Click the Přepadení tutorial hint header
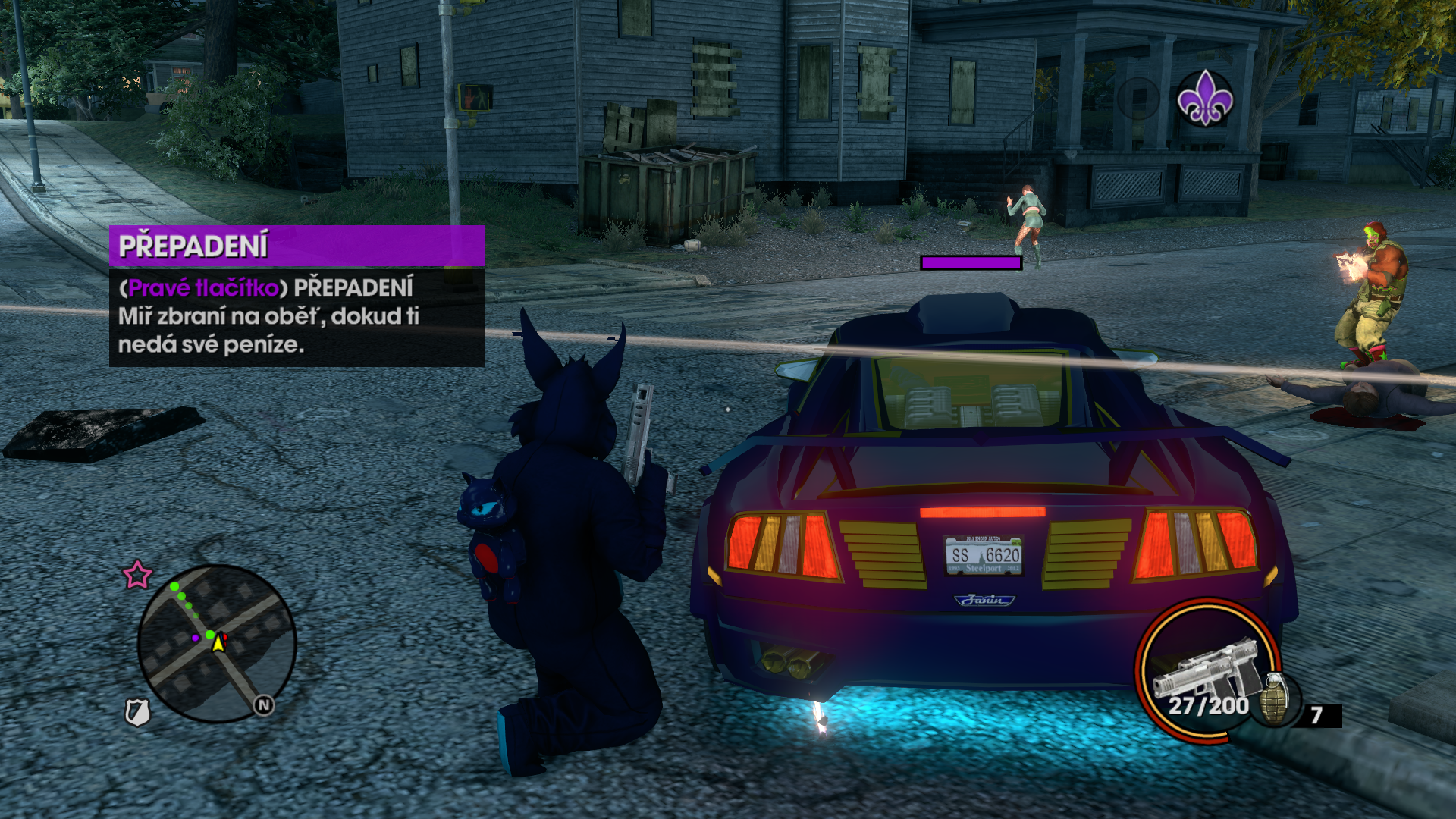 click(297, 246)
